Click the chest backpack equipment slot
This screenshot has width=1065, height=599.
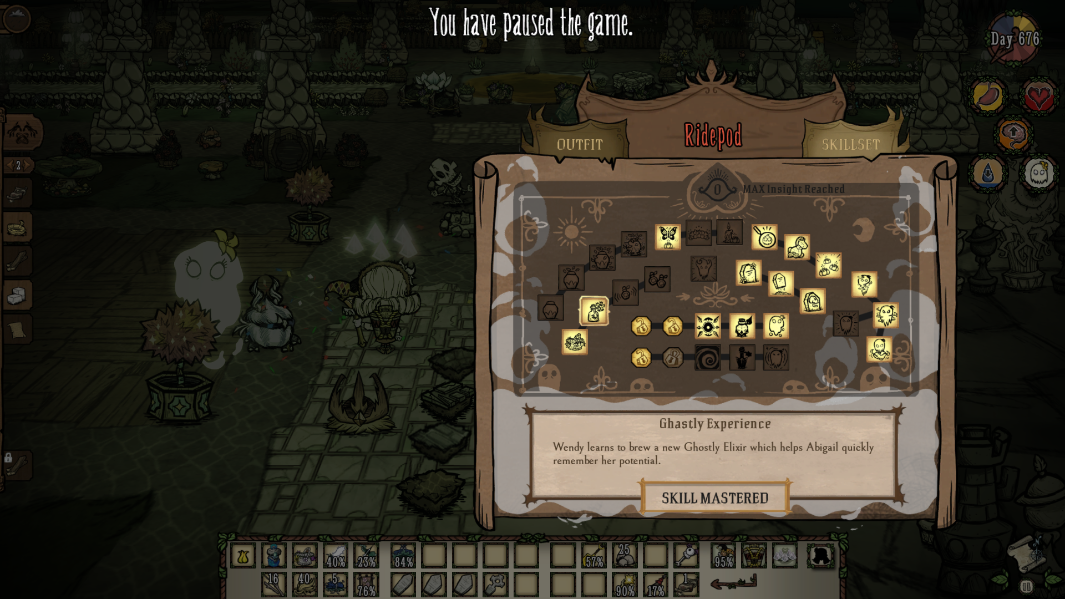pyautogui.click(x=752, y=556)
